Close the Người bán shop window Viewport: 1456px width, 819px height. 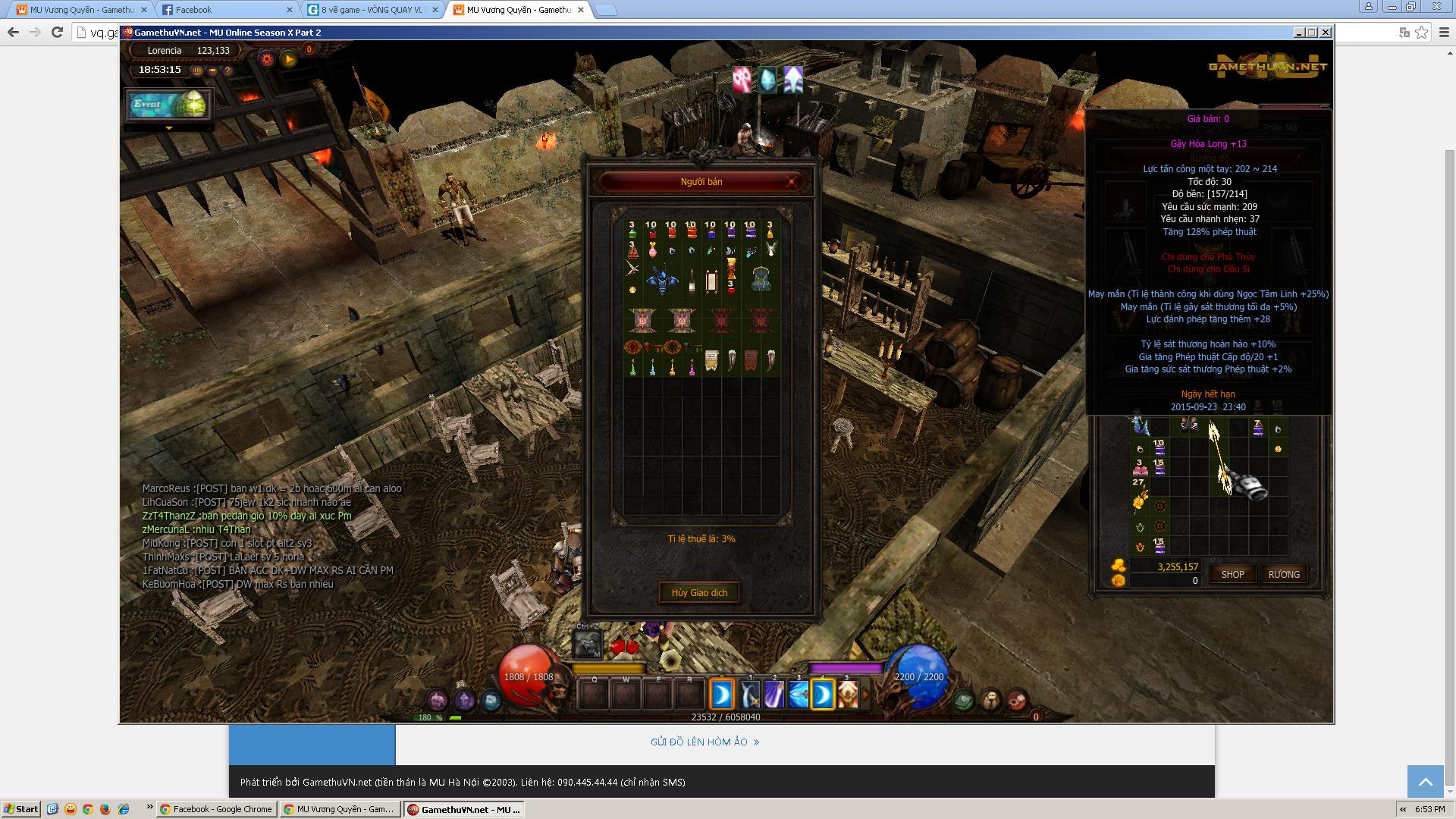pos(792,181)
